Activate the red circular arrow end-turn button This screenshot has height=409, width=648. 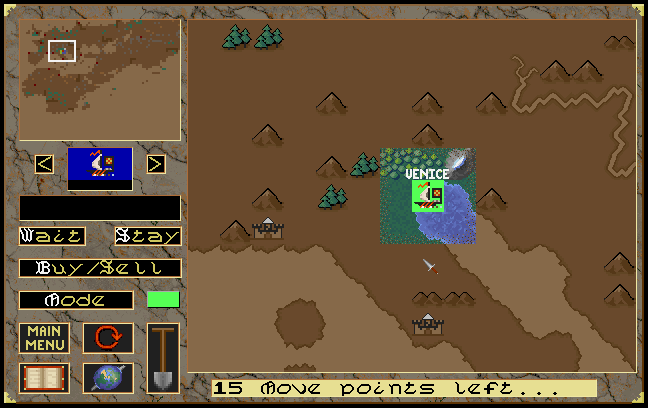point(108,338)
